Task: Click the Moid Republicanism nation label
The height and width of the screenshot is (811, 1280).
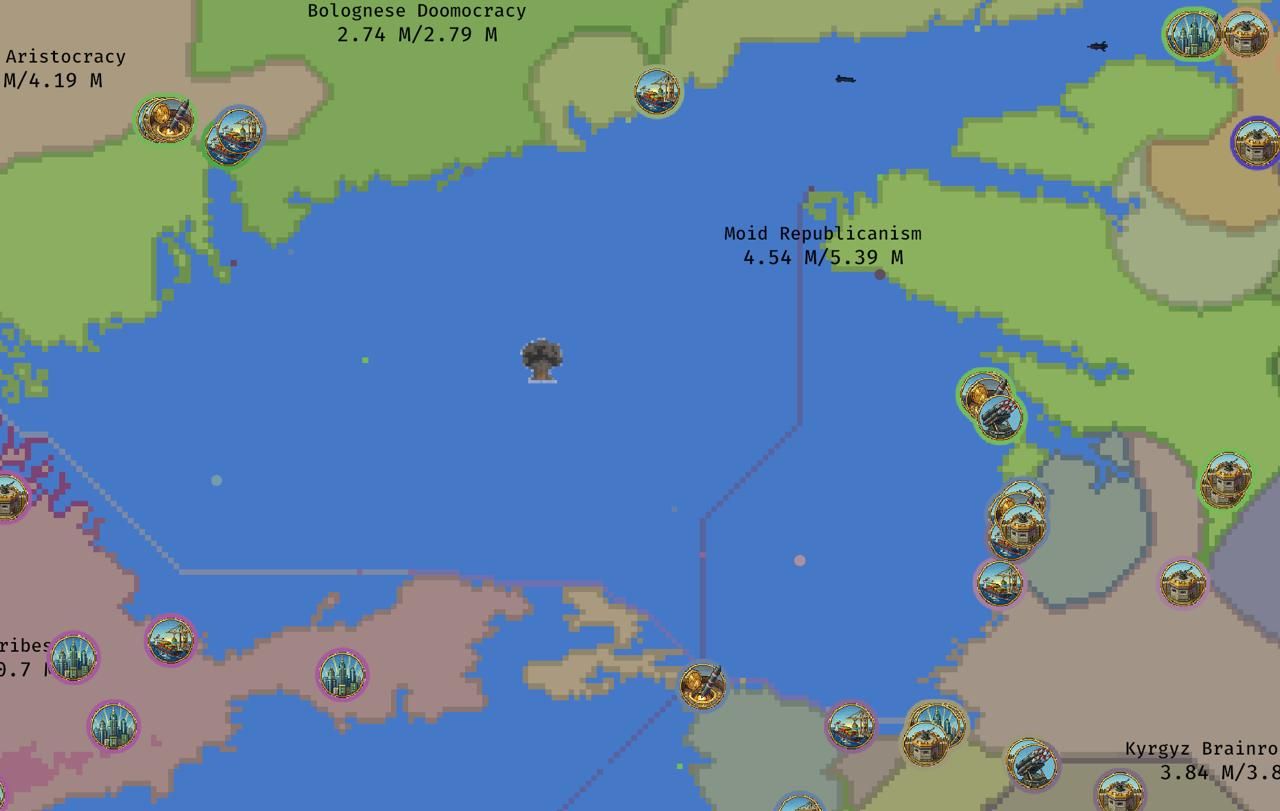Action: click(823, 234)
